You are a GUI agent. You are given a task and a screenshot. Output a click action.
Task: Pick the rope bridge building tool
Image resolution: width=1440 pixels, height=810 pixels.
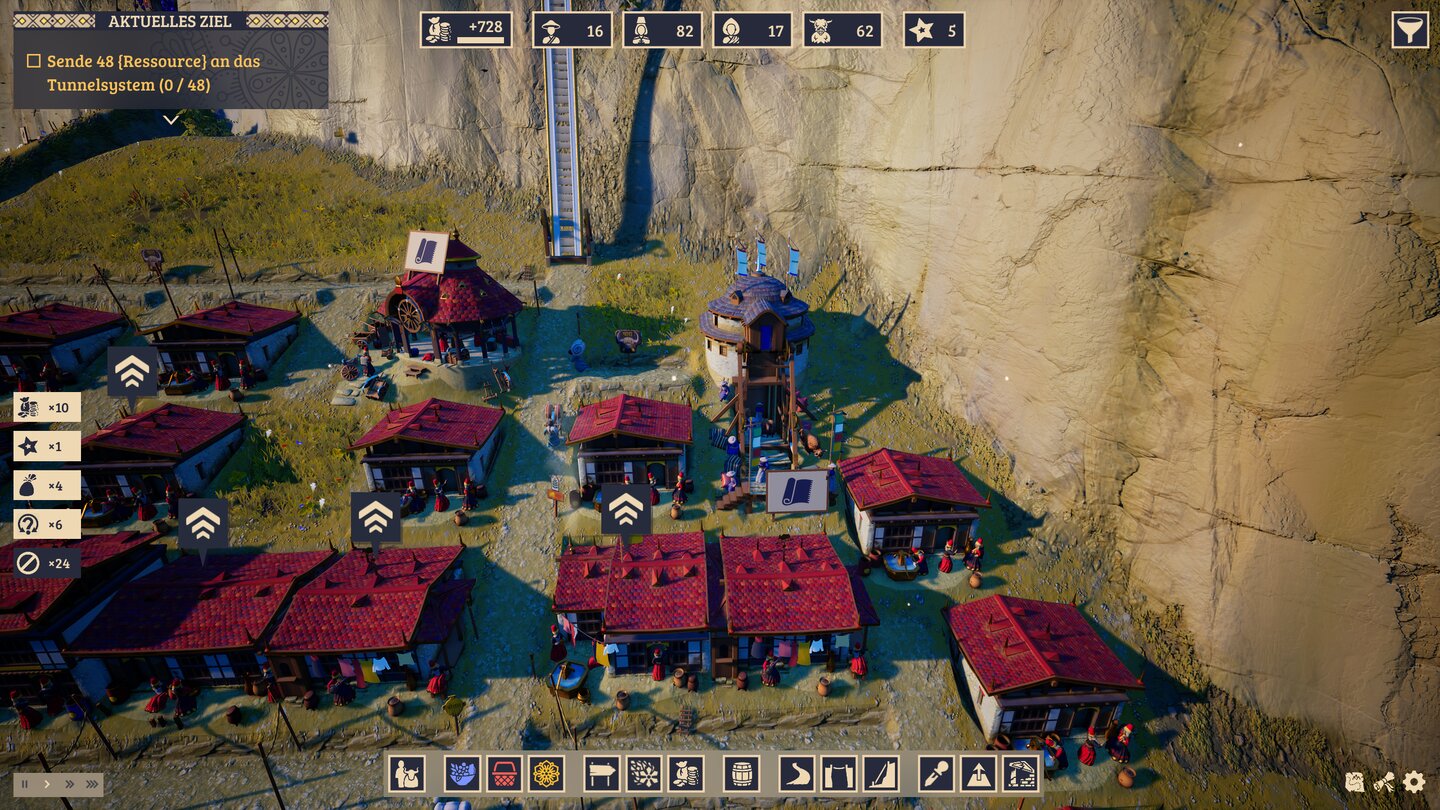point(839,774)
